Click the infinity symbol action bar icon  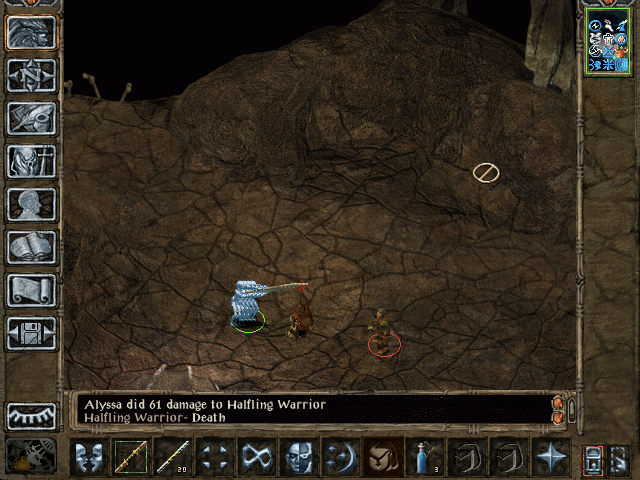click(257, 456)
